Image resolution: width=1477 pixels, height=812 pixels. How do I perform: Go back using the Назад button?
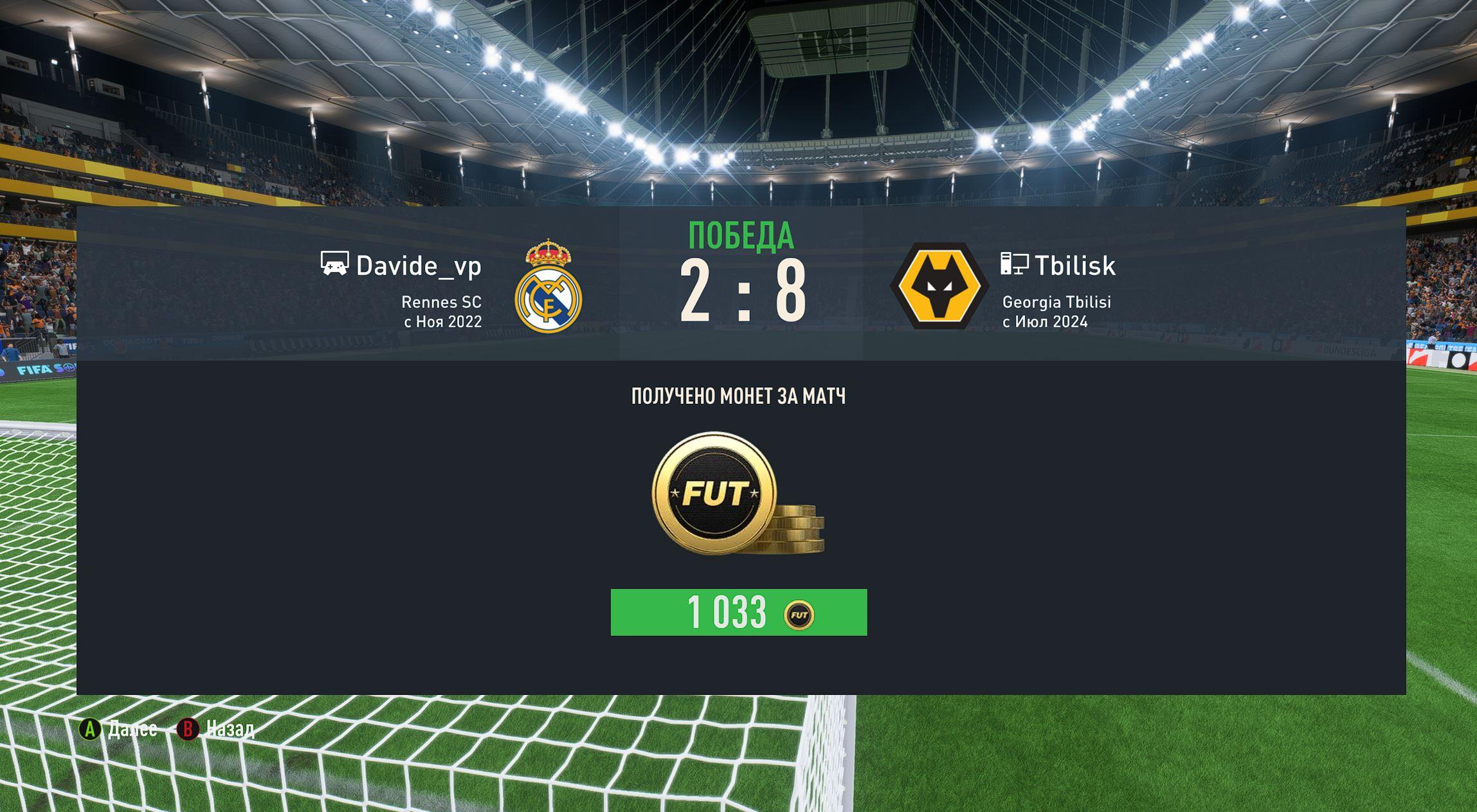[x=216, y=729]
